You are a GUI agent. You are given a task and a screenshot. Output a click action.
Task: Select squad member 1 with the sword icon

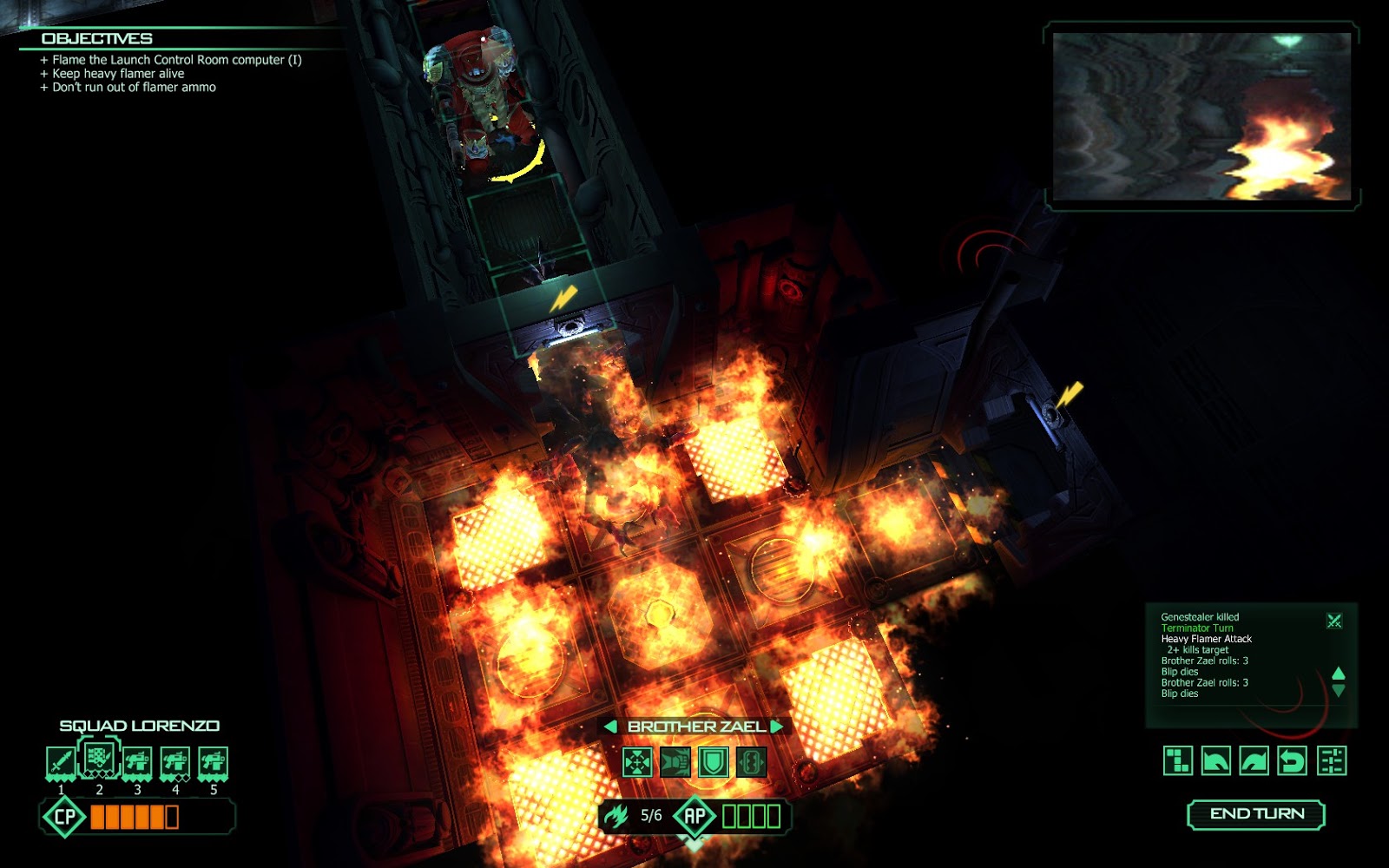(x=61, y=763)
